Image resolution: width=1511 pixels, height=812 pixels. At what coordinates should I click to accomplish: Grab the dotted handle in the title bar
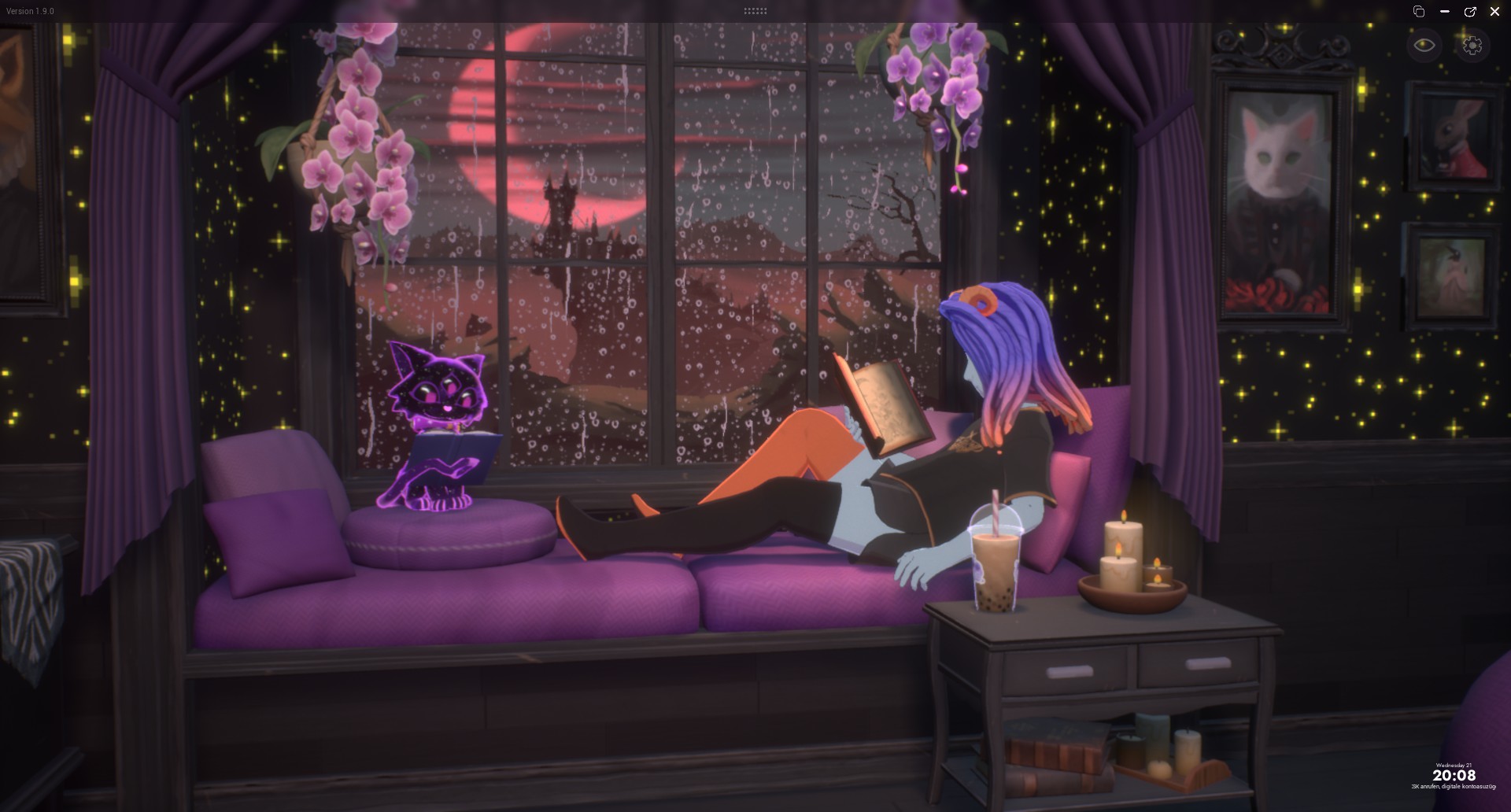755,11
